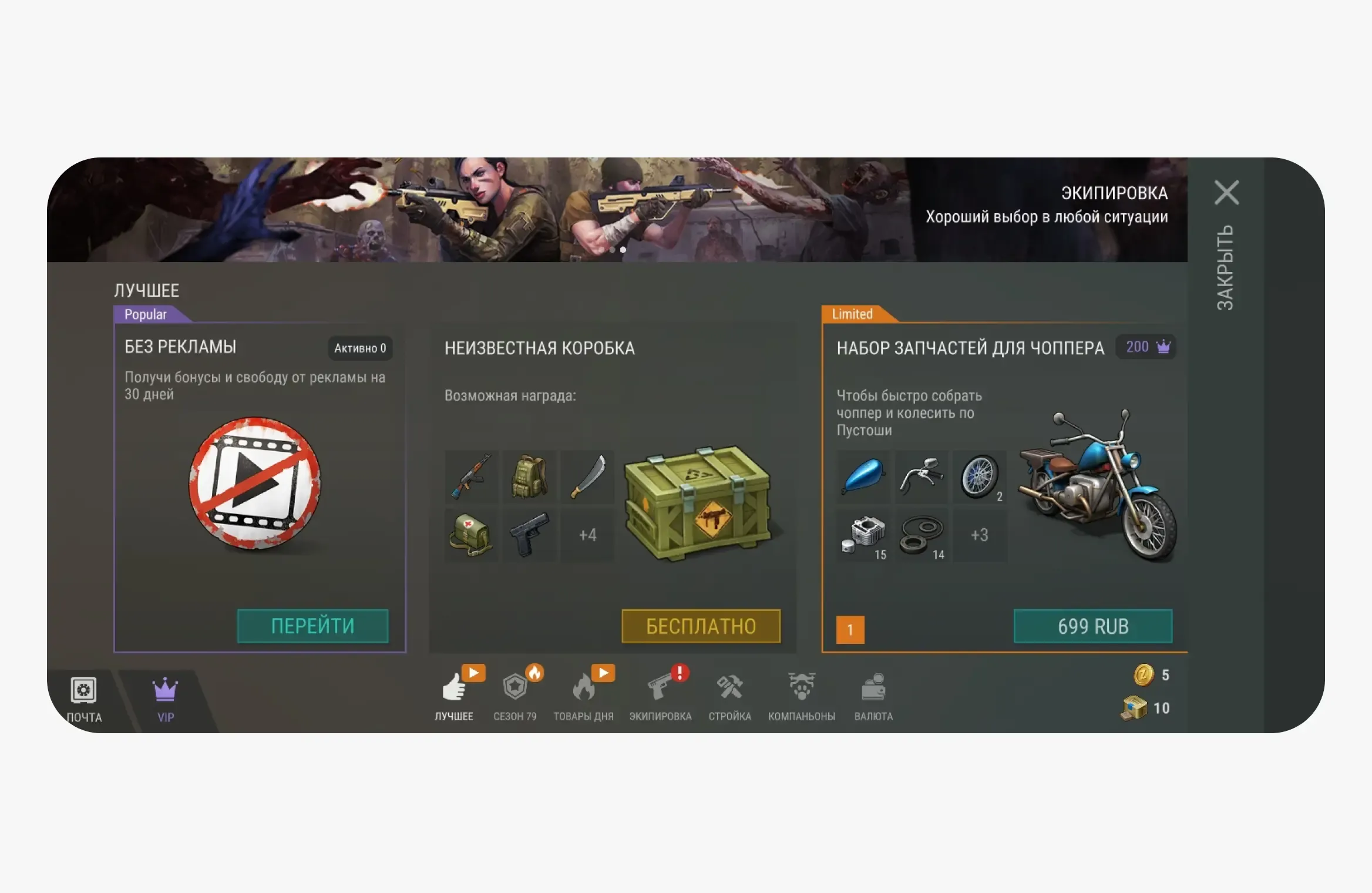This screenshot has width=1372, height=893.
Task: Select second carousel dot on banner
Action: tap(623, 250)
